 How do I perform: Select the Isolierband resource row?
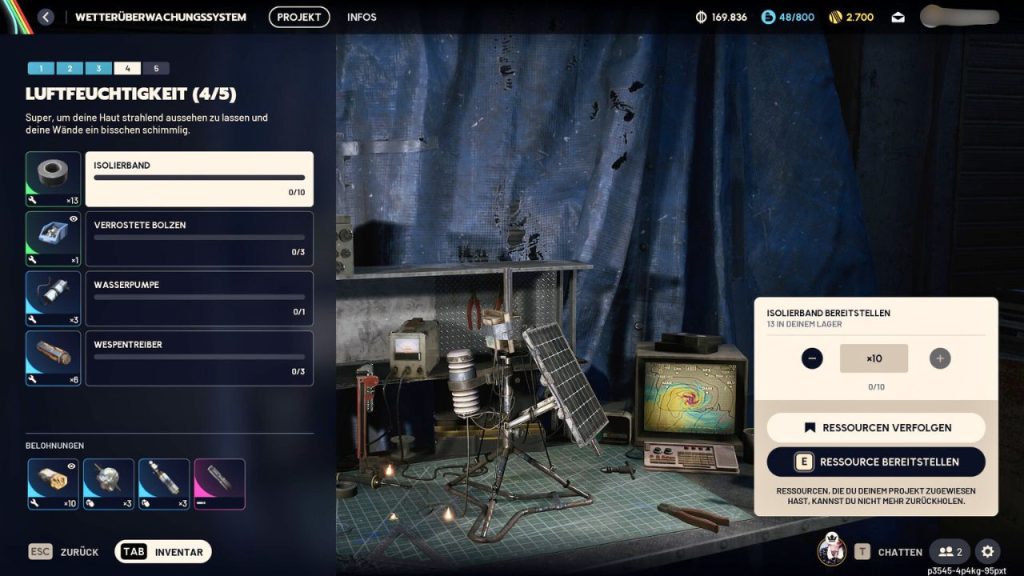199,179
